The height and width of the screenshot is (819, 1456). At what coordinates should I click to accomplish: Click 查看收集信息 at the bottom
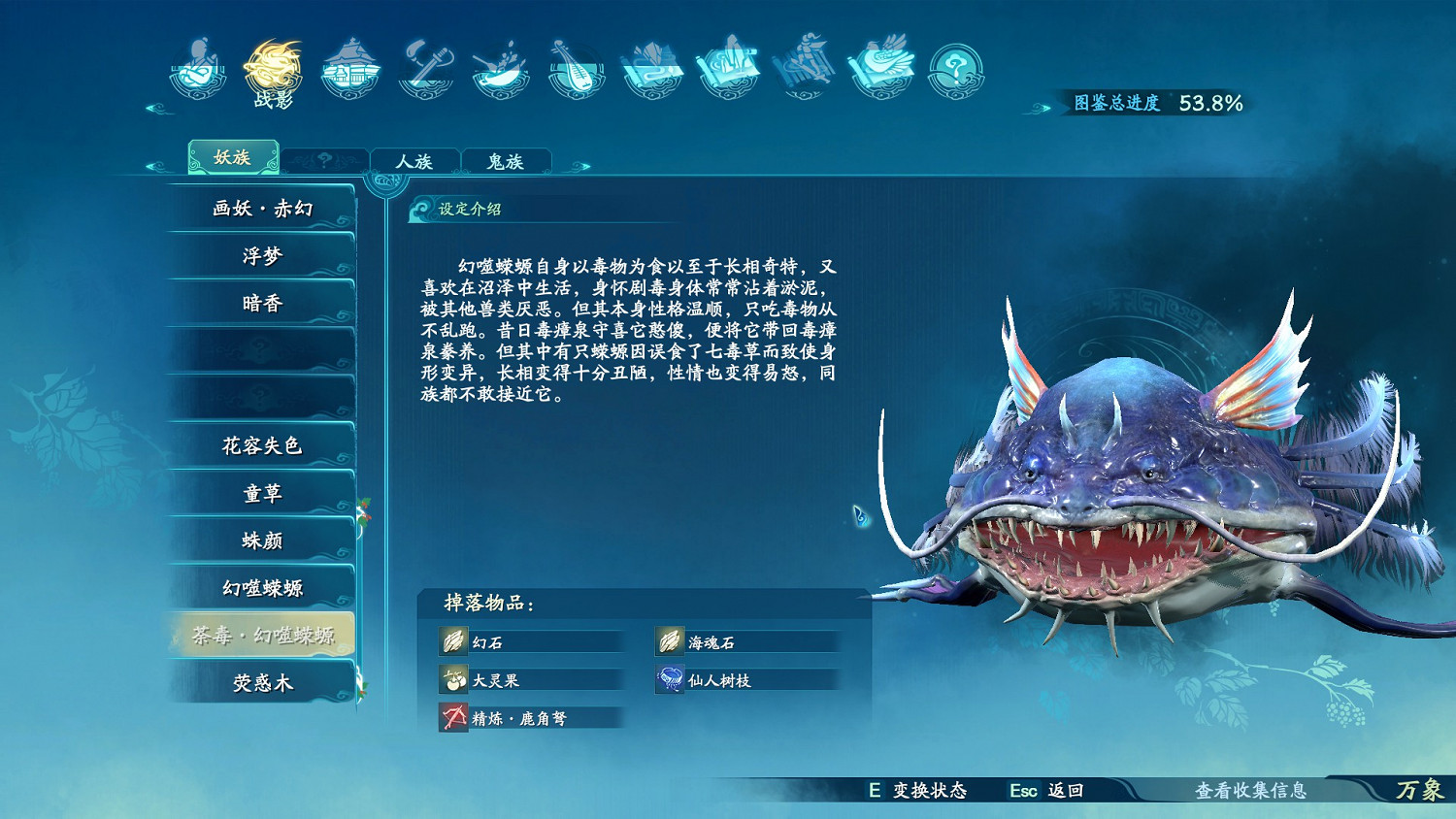(1251, 792)
